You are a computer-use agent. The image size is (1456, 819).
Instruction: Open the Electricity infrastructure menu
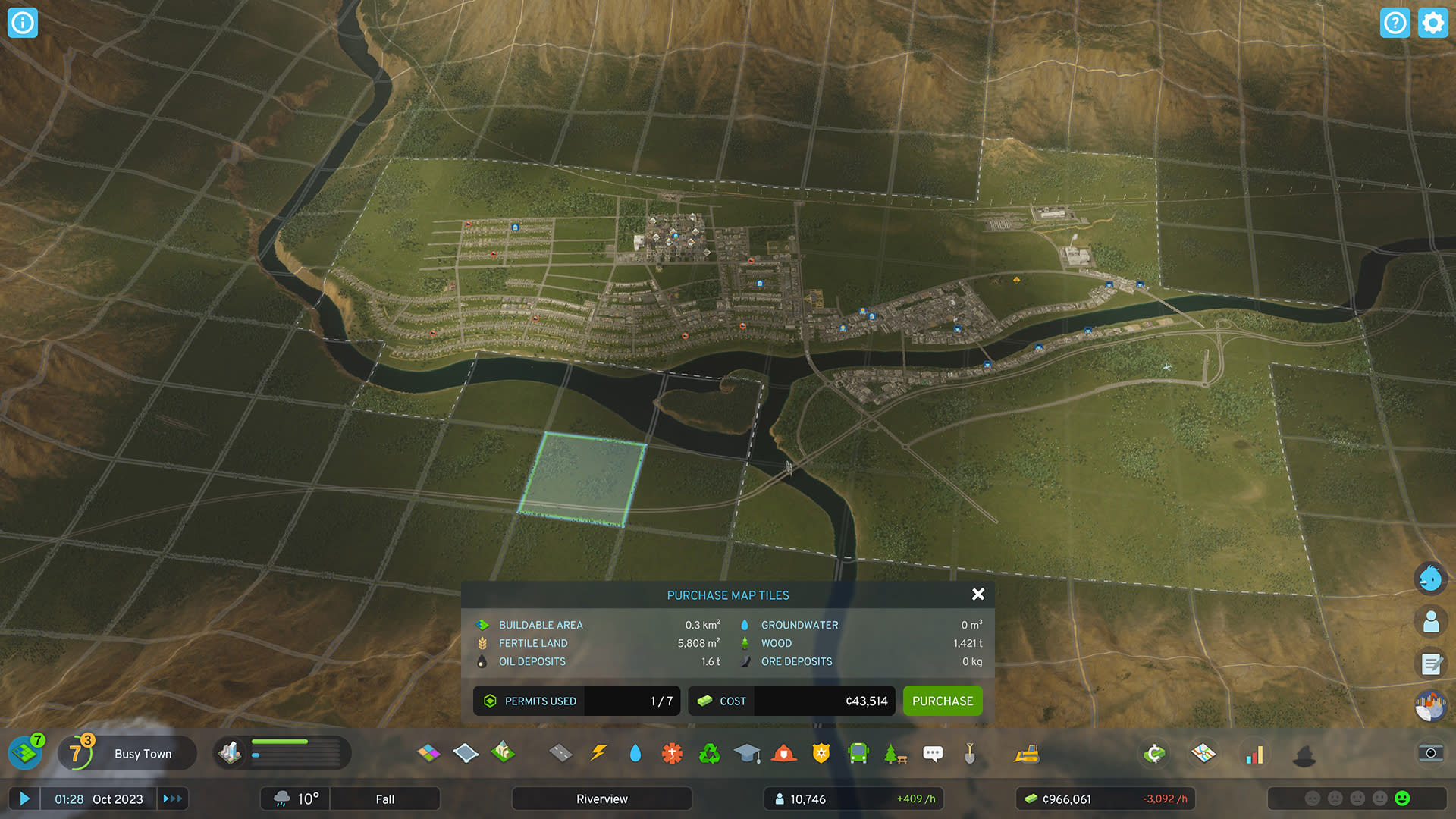point(599,753)
